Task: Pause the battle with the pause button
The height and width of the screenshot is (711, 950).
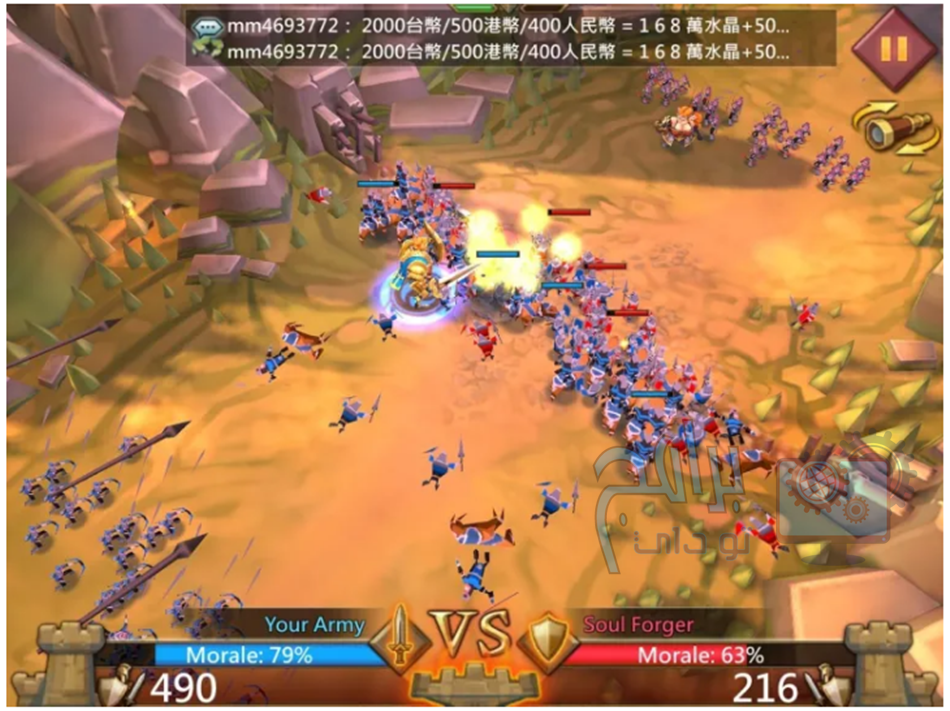Action: coord(893,49)
